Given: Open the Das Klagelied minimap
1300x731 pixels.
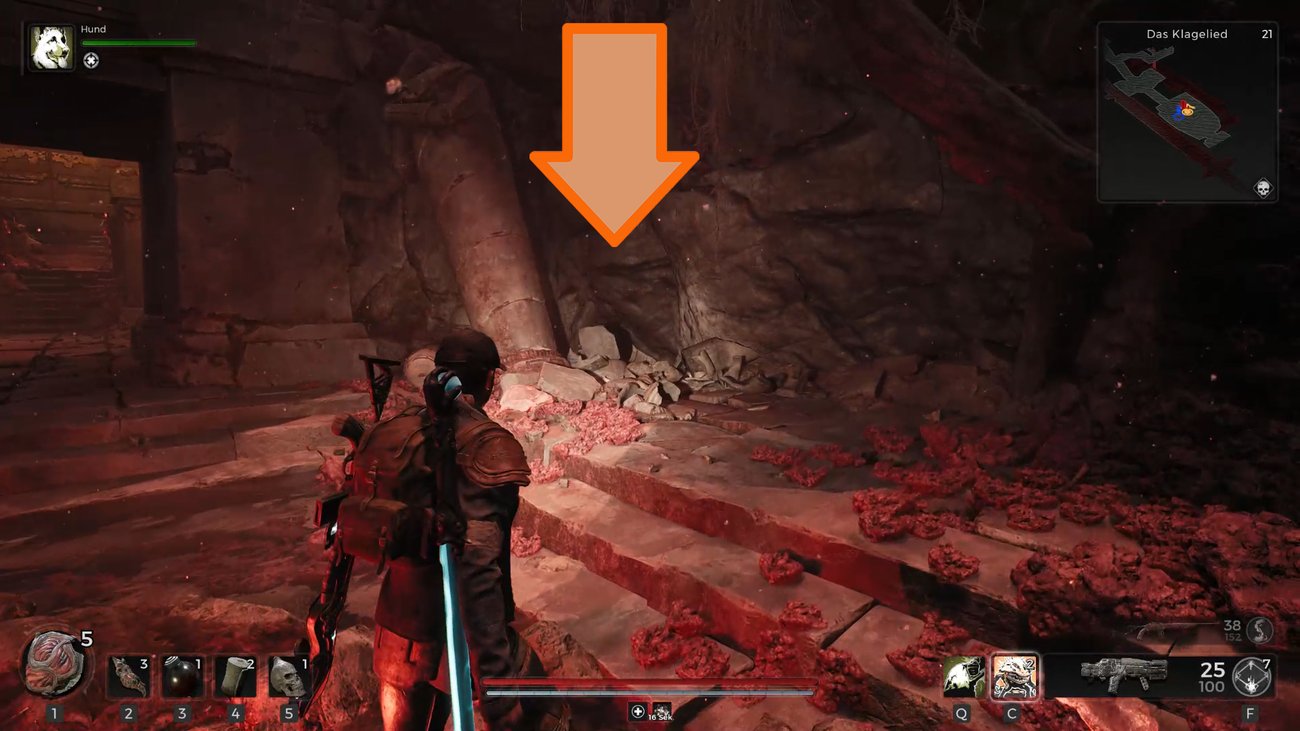Looking at the screenshot, I should pyautogui.click(x=1187, y=112).
